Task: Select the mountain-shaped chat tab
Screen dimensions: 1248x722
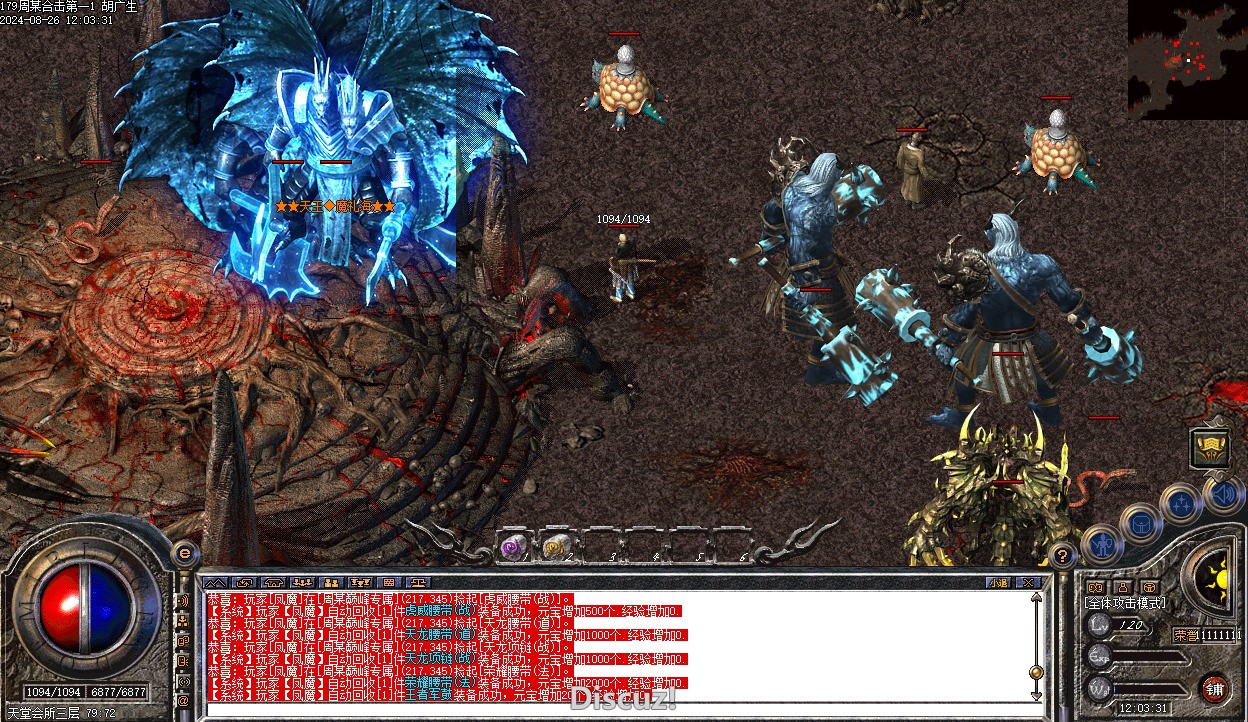Action: [x=214, y=582]
